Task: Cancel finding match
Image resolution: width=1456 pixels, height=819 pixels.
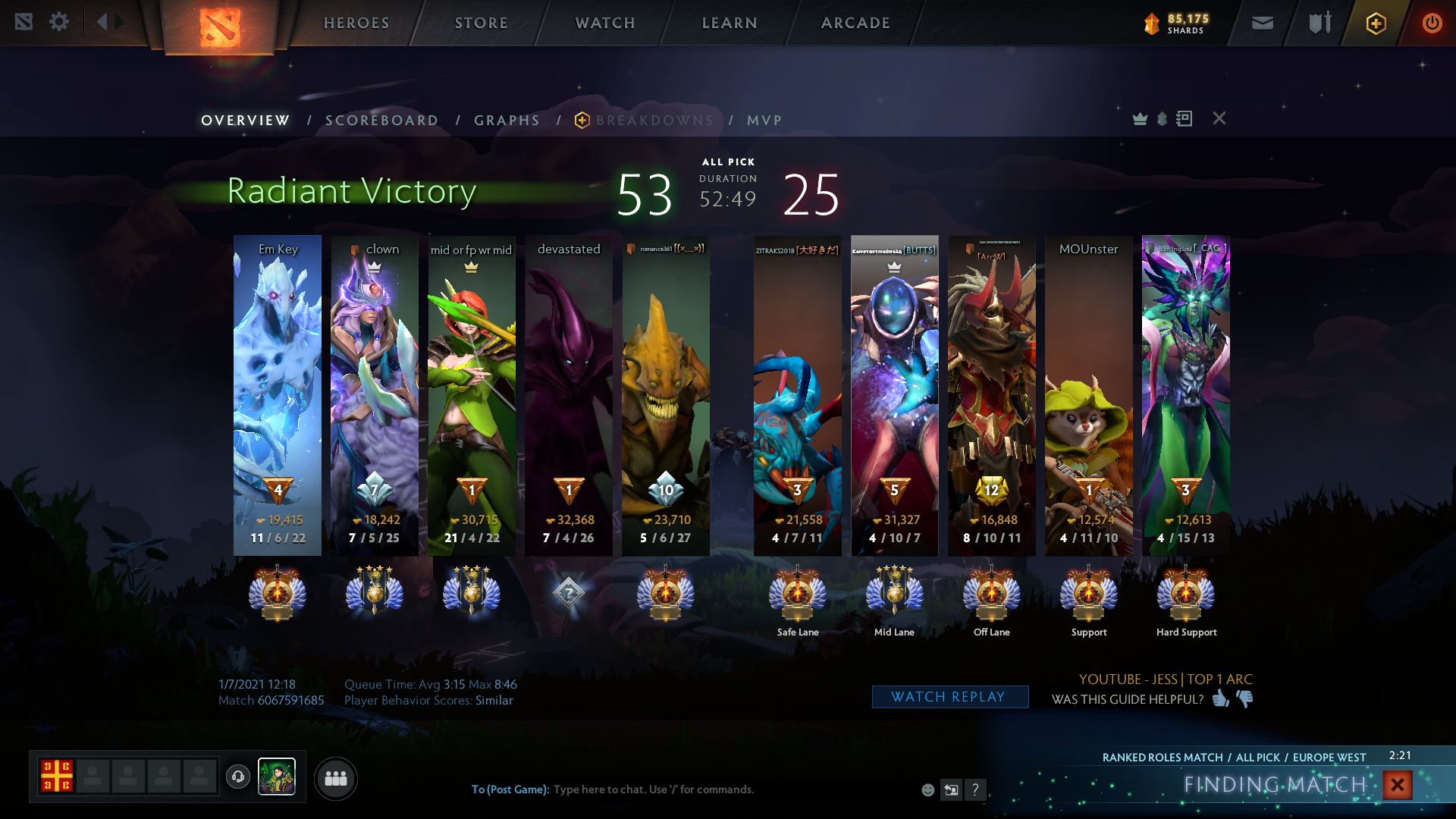Action: click(1397, 785)
